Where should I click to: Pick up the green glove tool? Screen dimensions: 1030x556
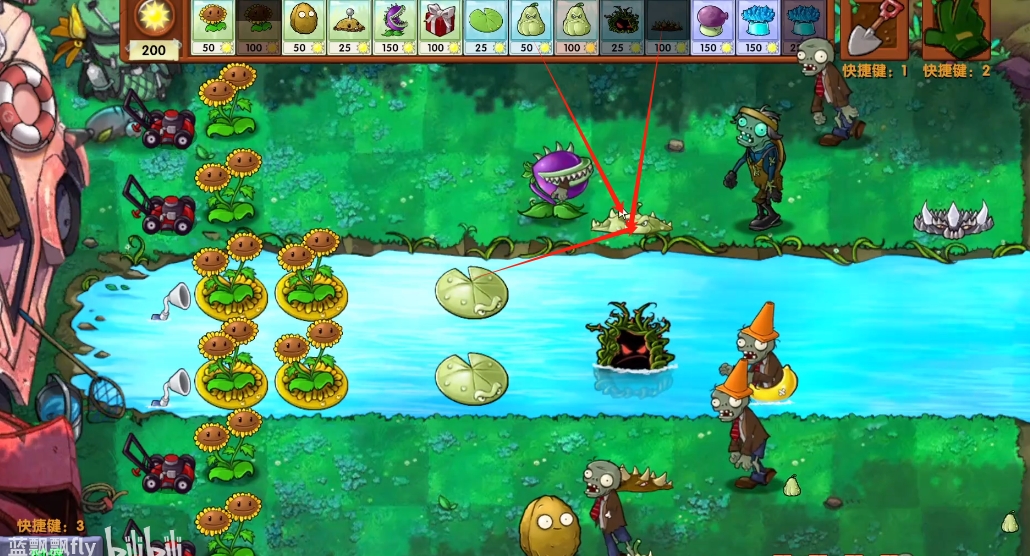point(953,30)
